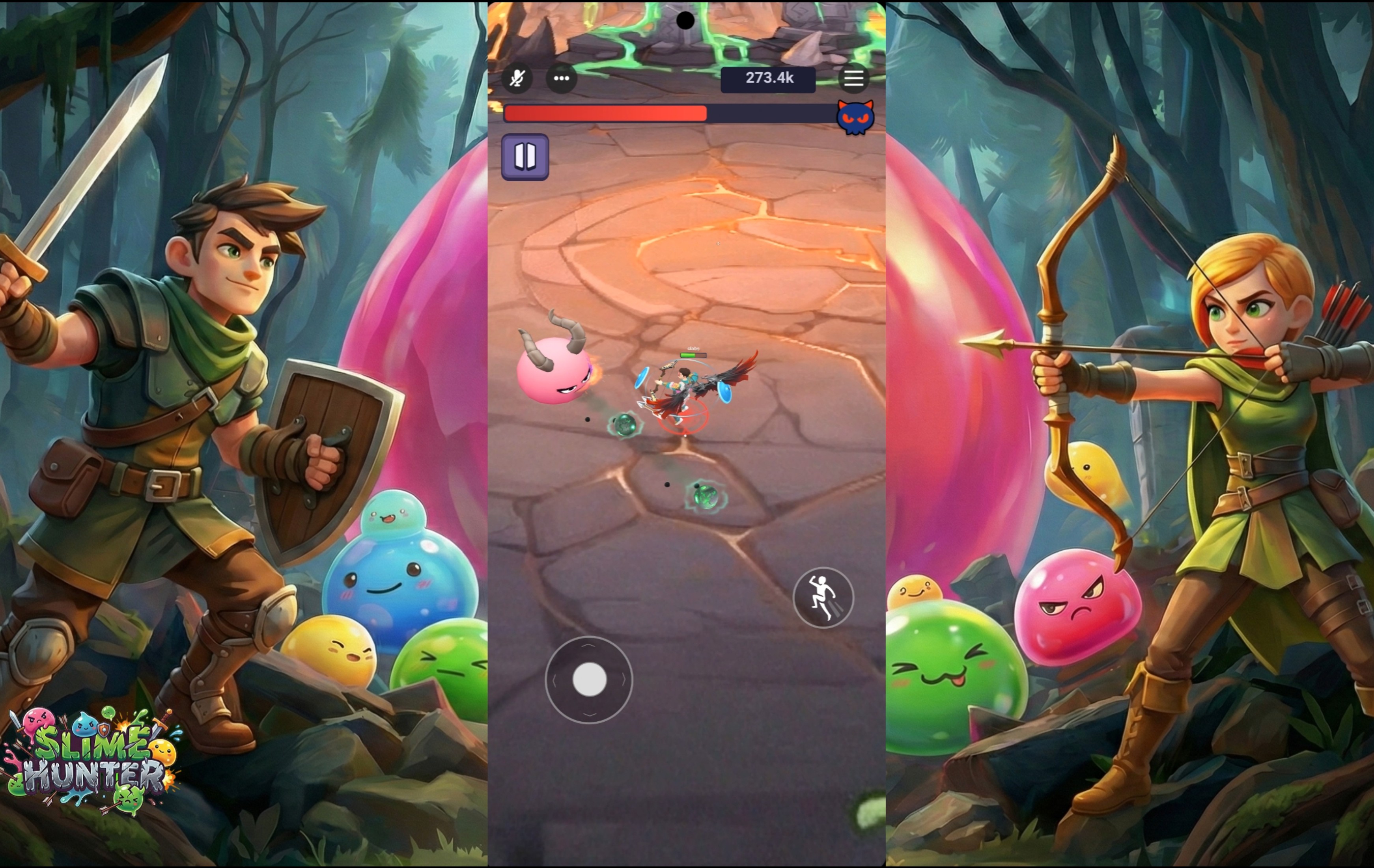Mute audio with the microphone icon
This screenshot has height=868, width=1374.
point(518,79)
